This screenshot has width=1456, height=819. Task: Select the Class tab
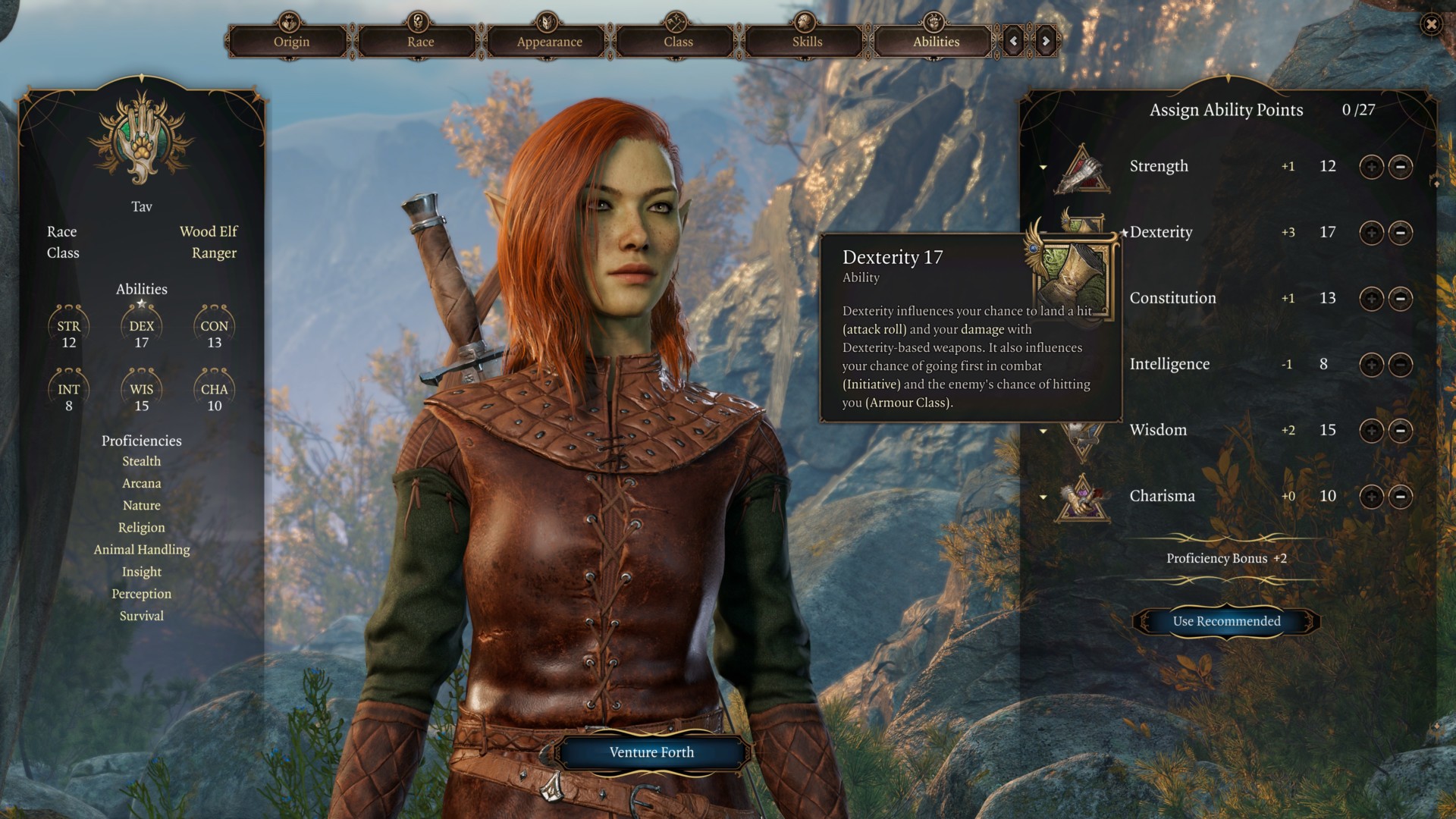click(678, 42)
